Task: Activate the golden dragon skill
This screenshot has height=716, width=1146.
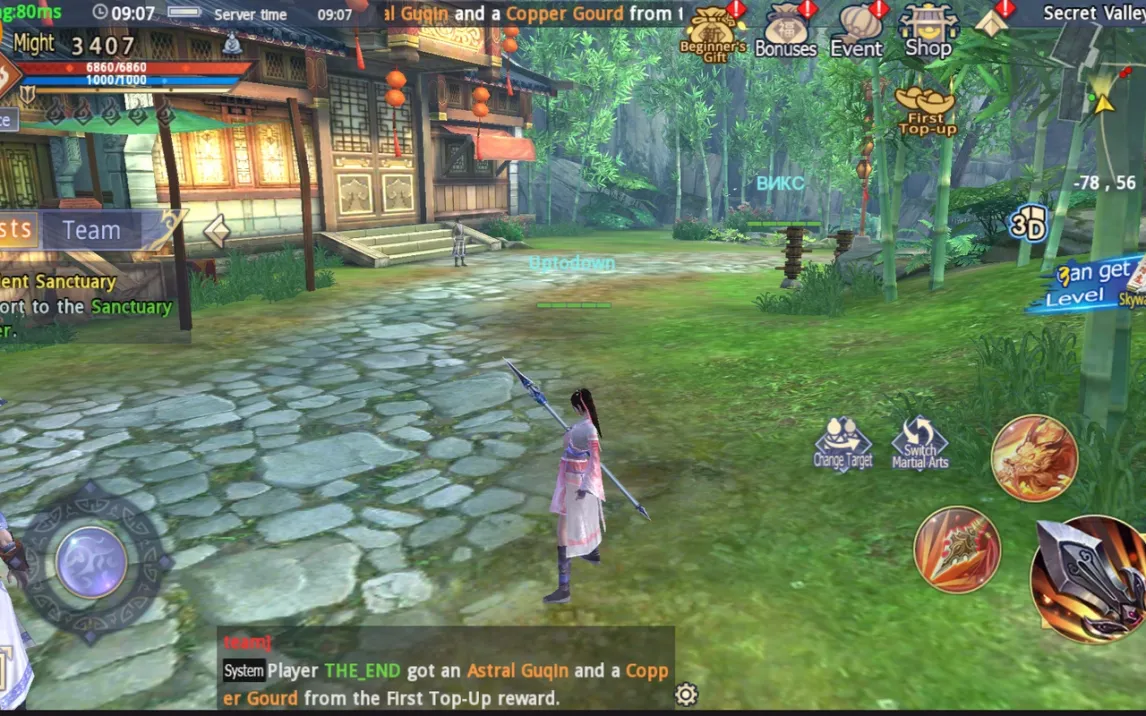Action: coord(1034,458)
